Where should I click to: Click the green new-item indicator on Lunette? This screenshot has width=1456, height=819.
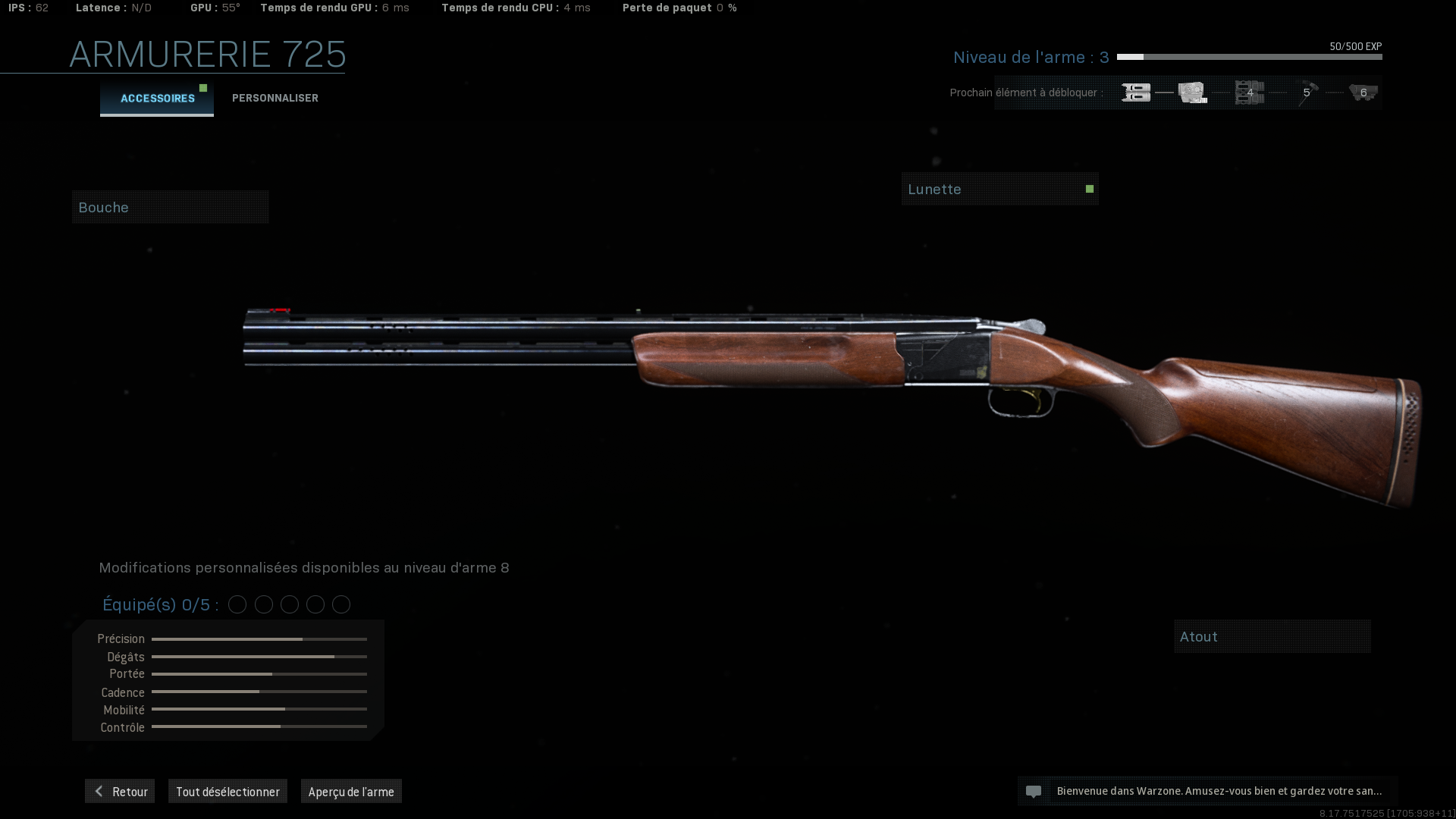[1089, 187]
